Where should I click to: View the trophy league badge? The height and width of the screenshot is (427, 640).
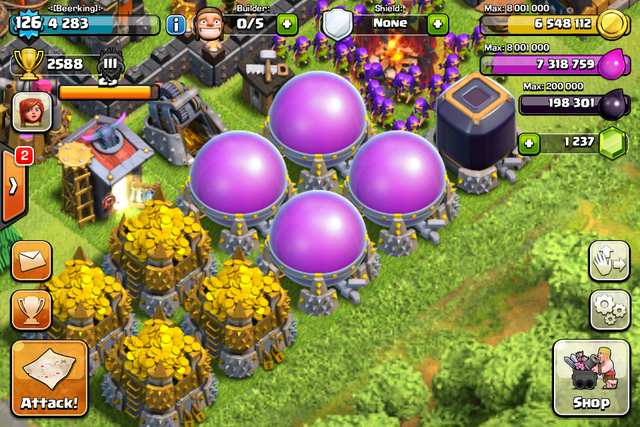tap(111, 67)
